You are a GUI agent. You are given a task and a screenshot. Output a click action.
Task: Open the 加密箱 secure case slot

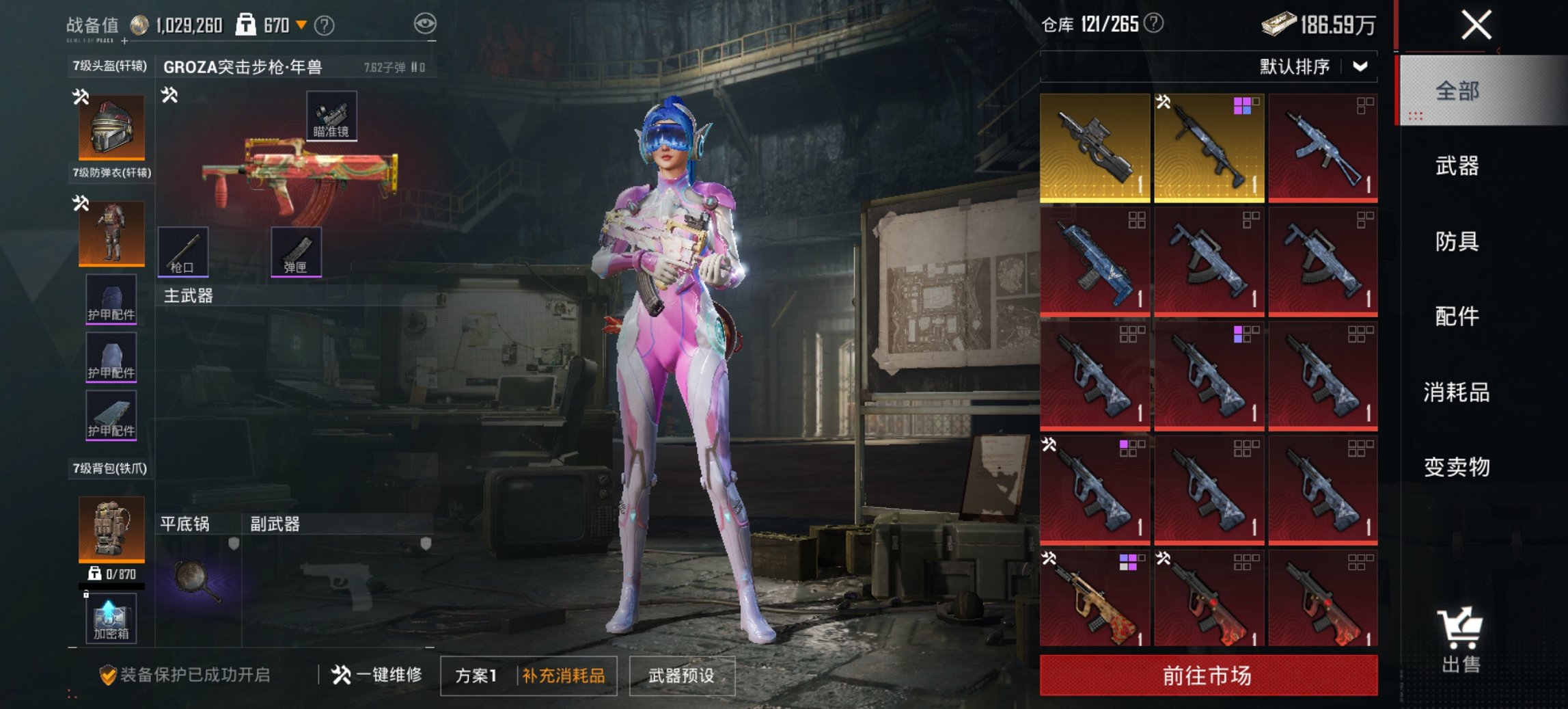[x=111, y=619]
